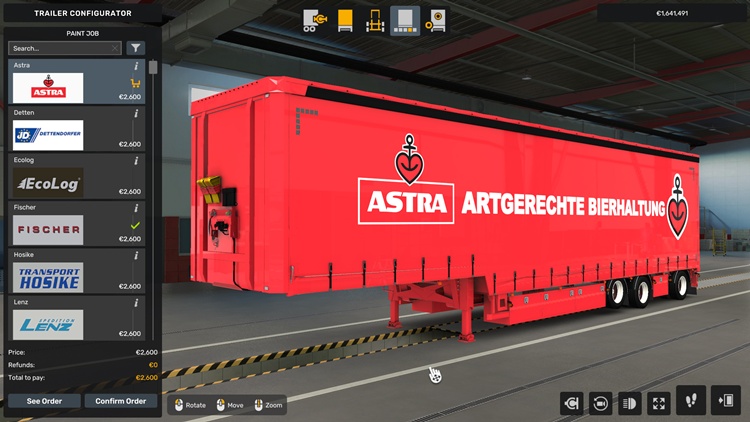Viewport: 750px width, 422px height.
Task: Open the paint job filter options
Action: (136, 48)
